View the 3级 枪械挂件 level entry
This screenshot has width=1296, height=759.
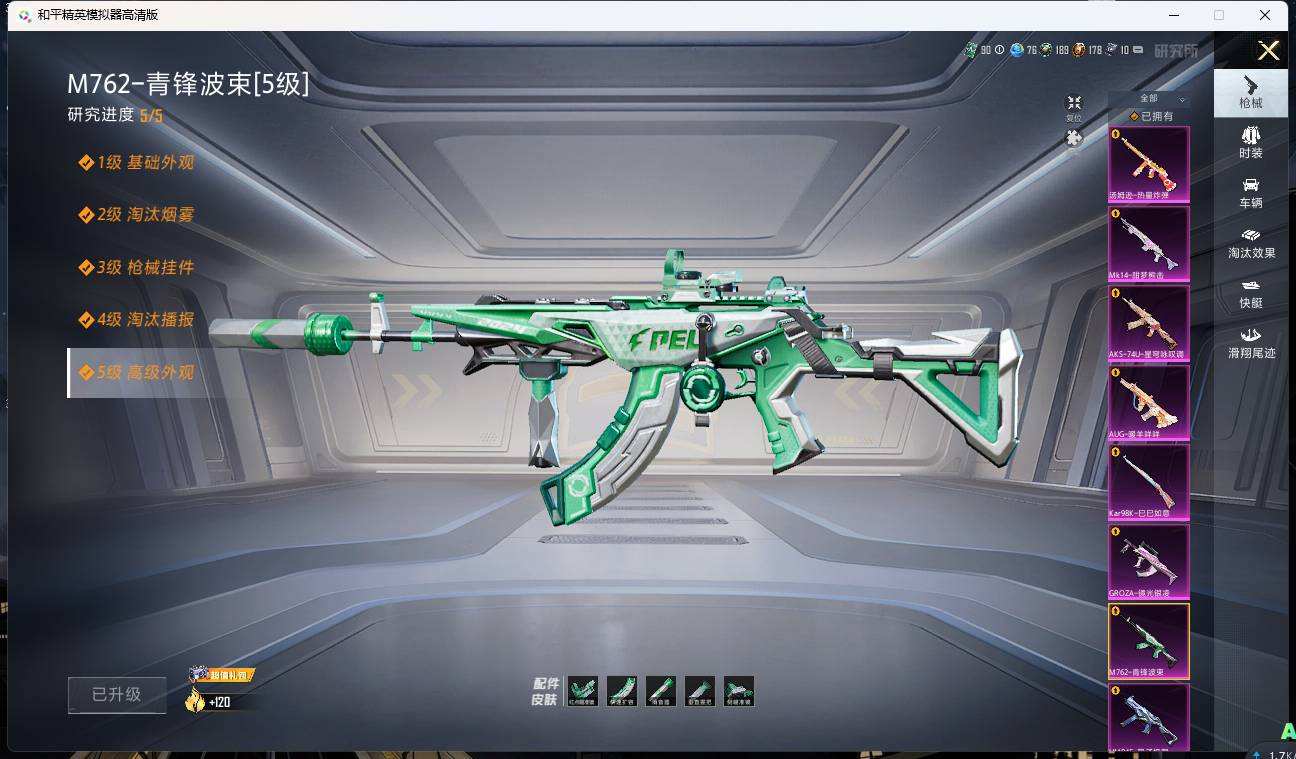click(x=137, y=268)
